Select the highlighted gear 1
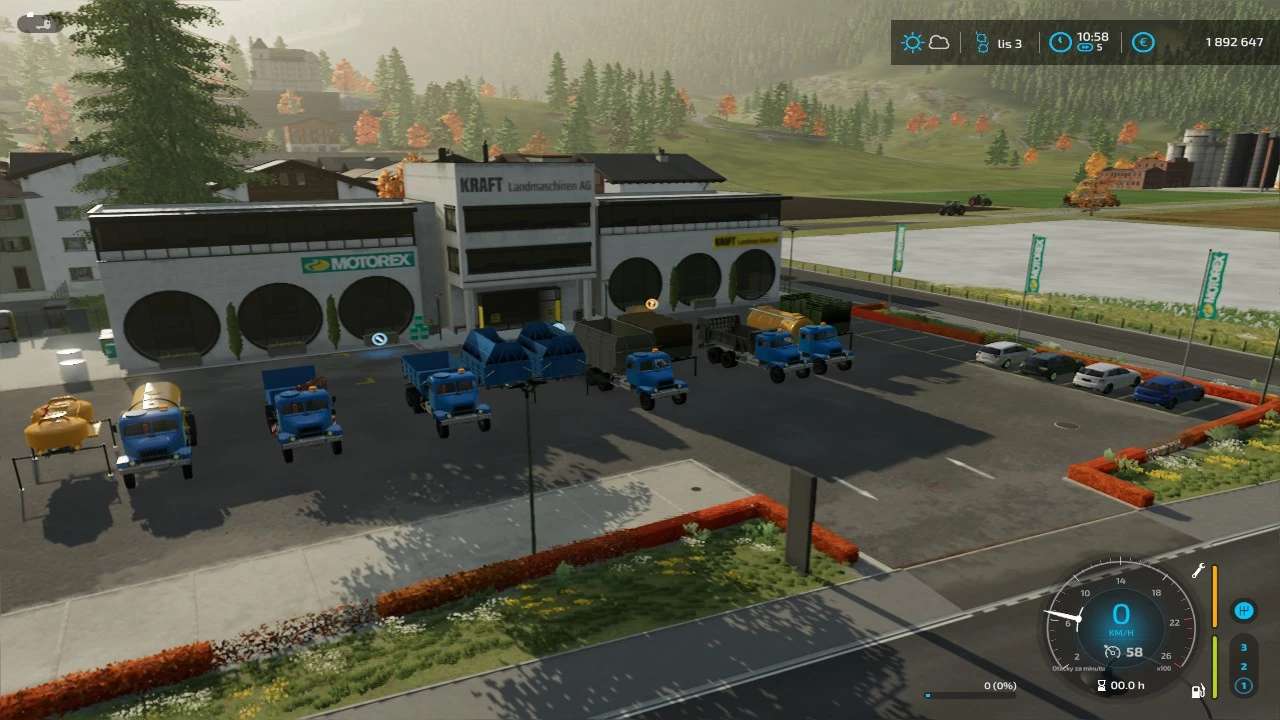The height and width of the screenshot is (720, 1280). (1244, 685)
